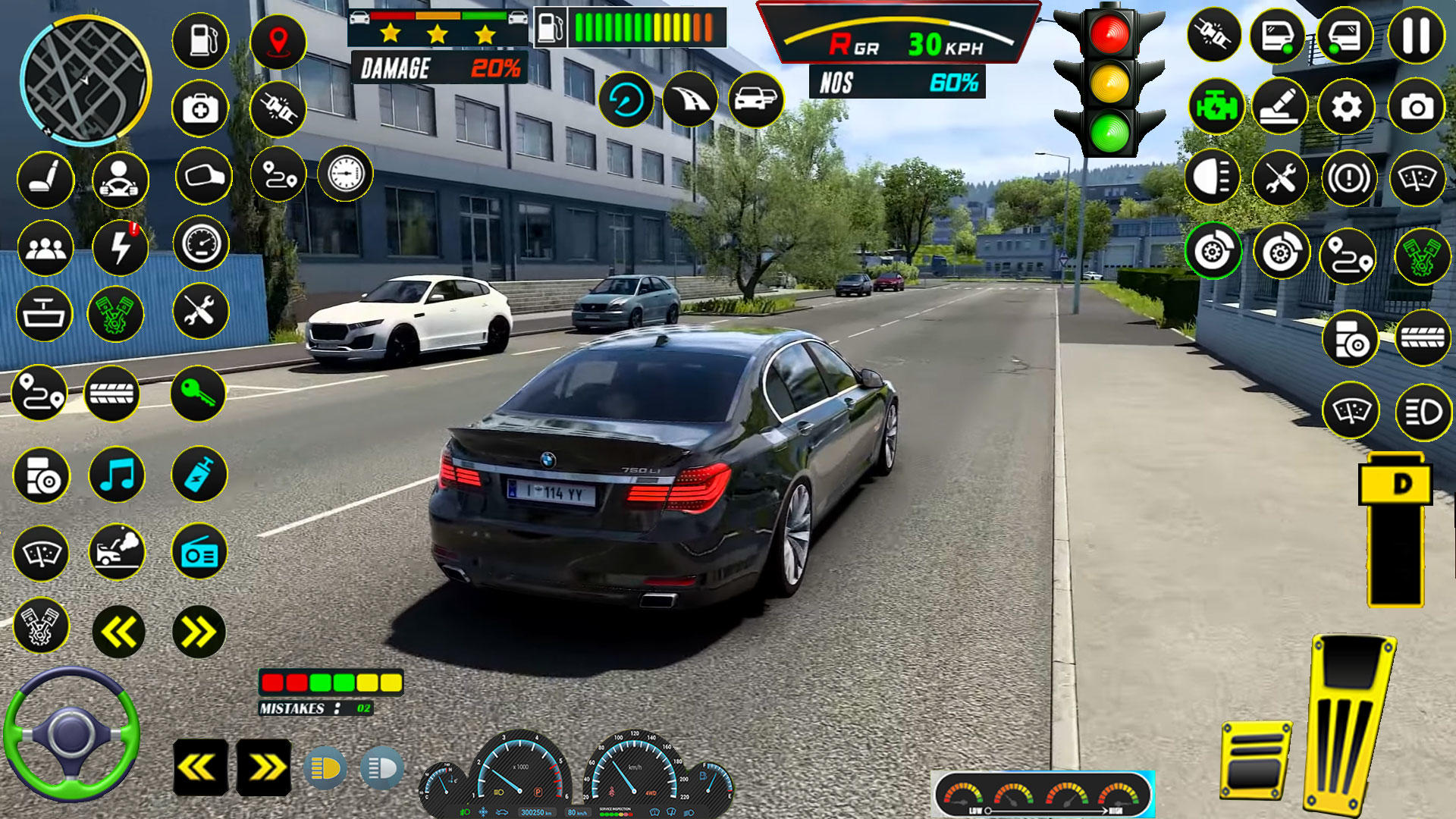
Task: Open the settings gear menu
Action: coord(1347,108)
